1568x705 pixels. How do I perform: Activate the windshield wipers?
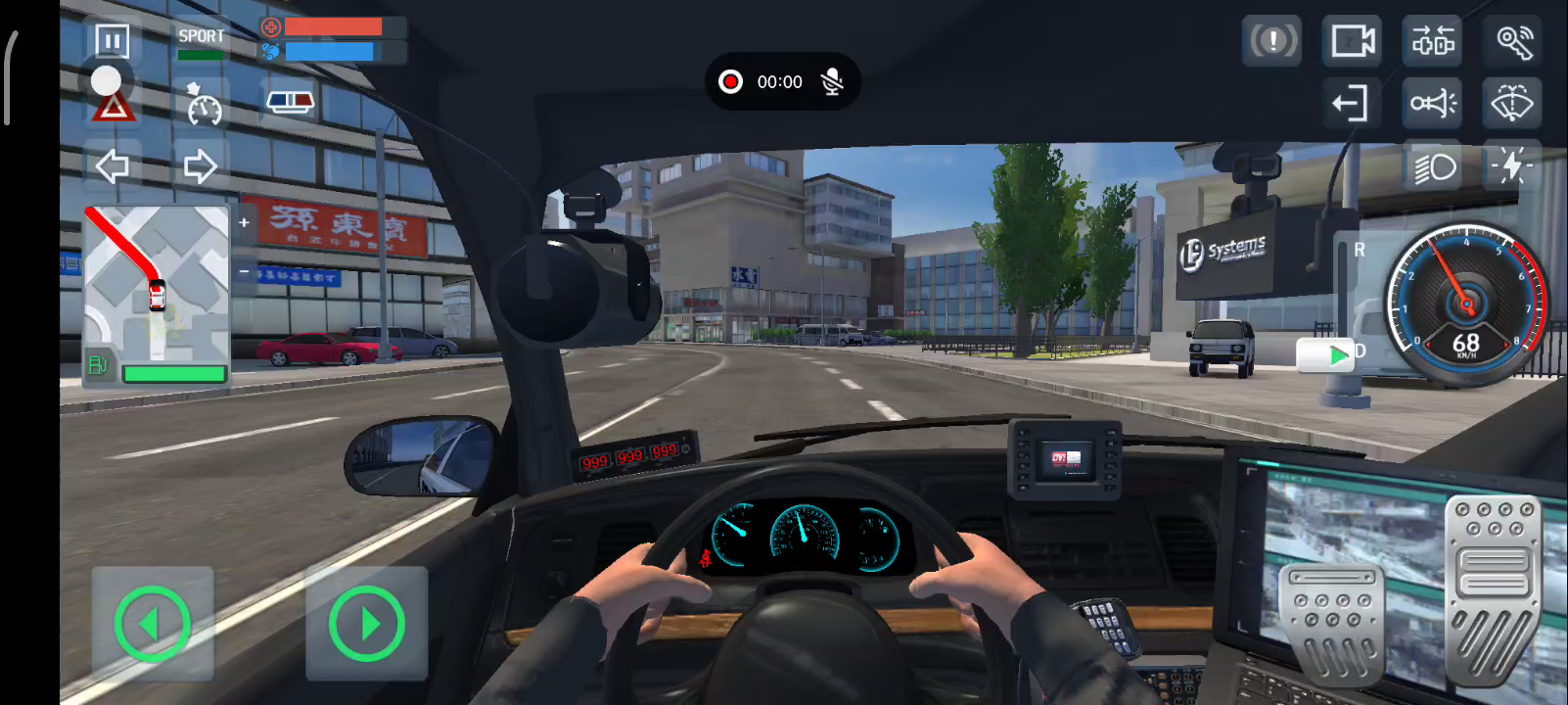pos(1512,103)
